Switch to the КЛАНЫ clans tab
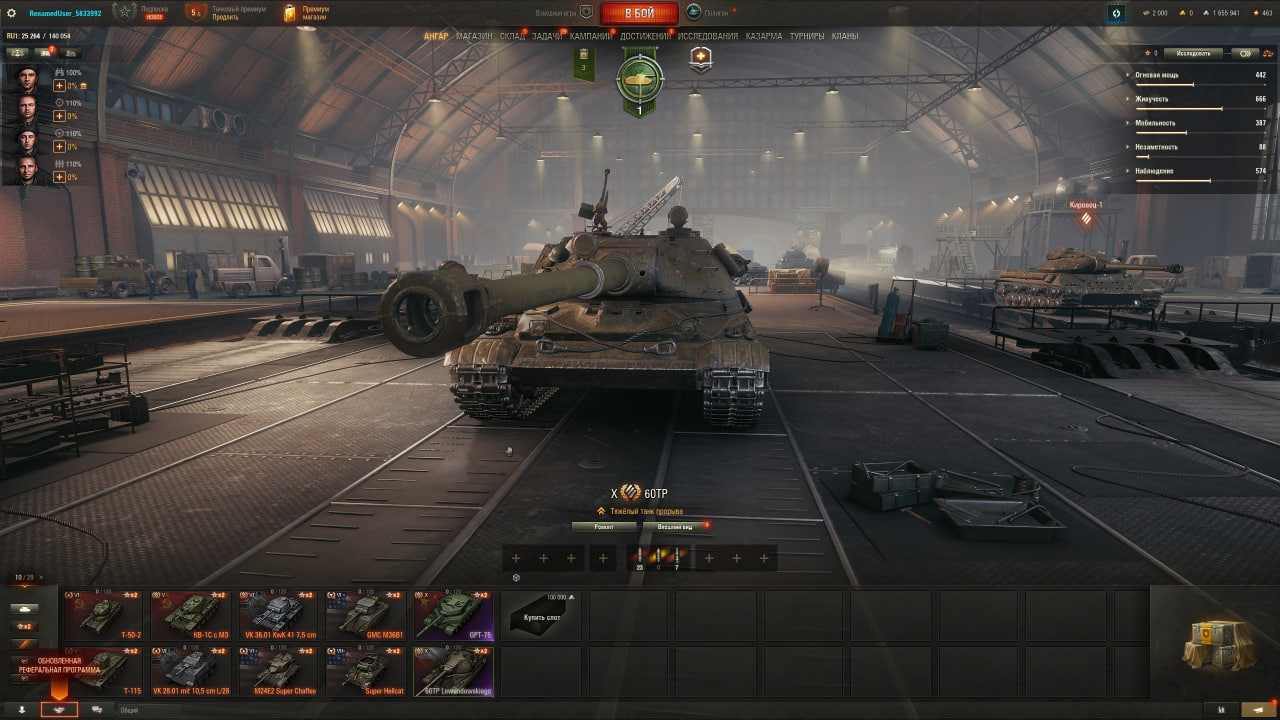Viewport: 1280px width, 720px height. coord(845,37)
